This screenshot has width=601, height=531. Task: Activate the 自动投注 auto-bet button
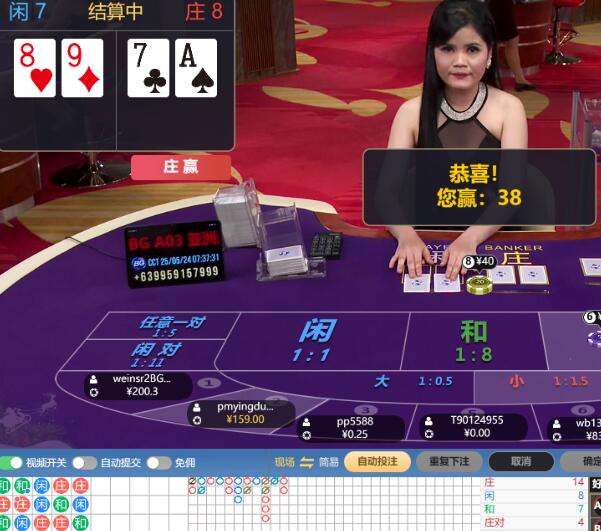(377, 462)
